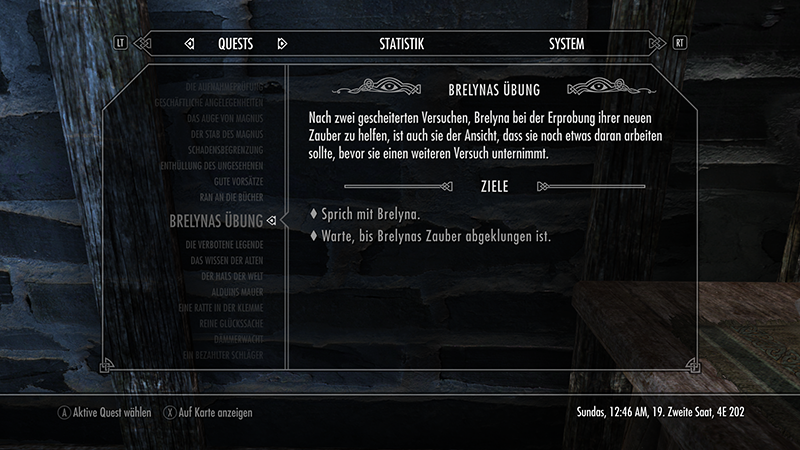Open the Statistik tab
The image size is (800, 450).
click(x=402, y=44)
